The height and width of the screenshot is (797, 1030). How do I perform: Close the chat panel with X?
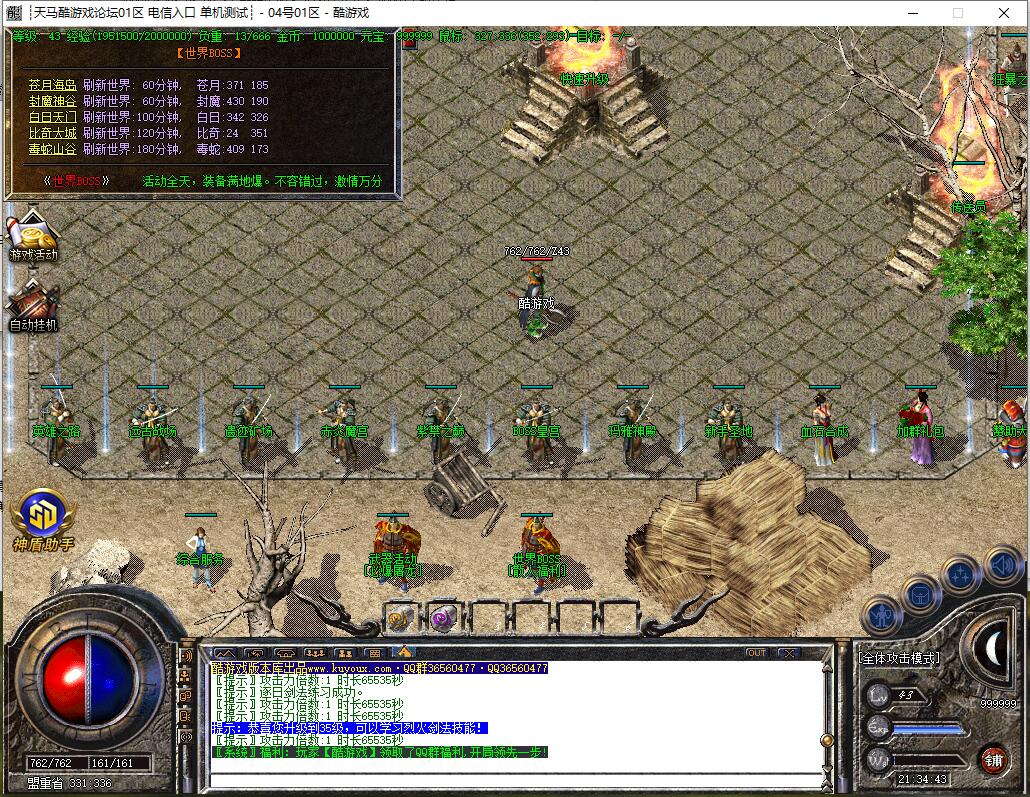789,653
